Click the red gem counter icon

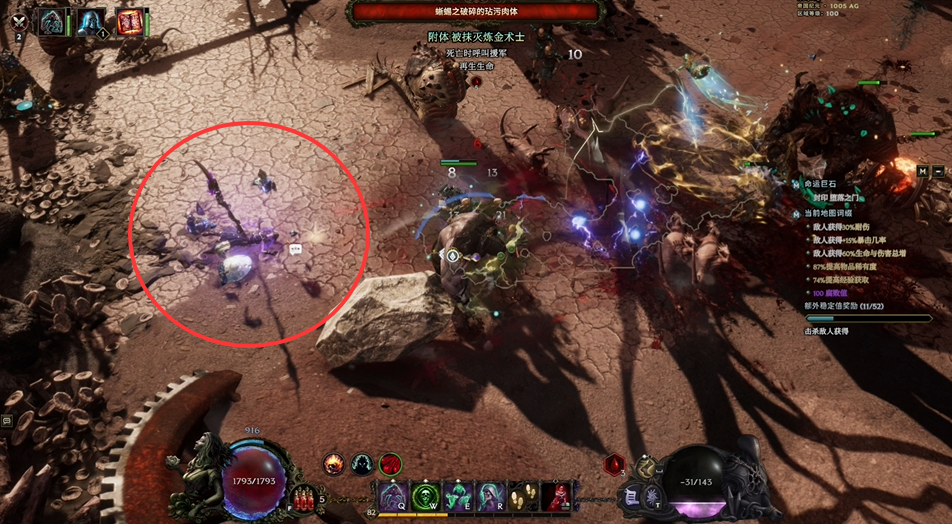click(x=614, y=464)
